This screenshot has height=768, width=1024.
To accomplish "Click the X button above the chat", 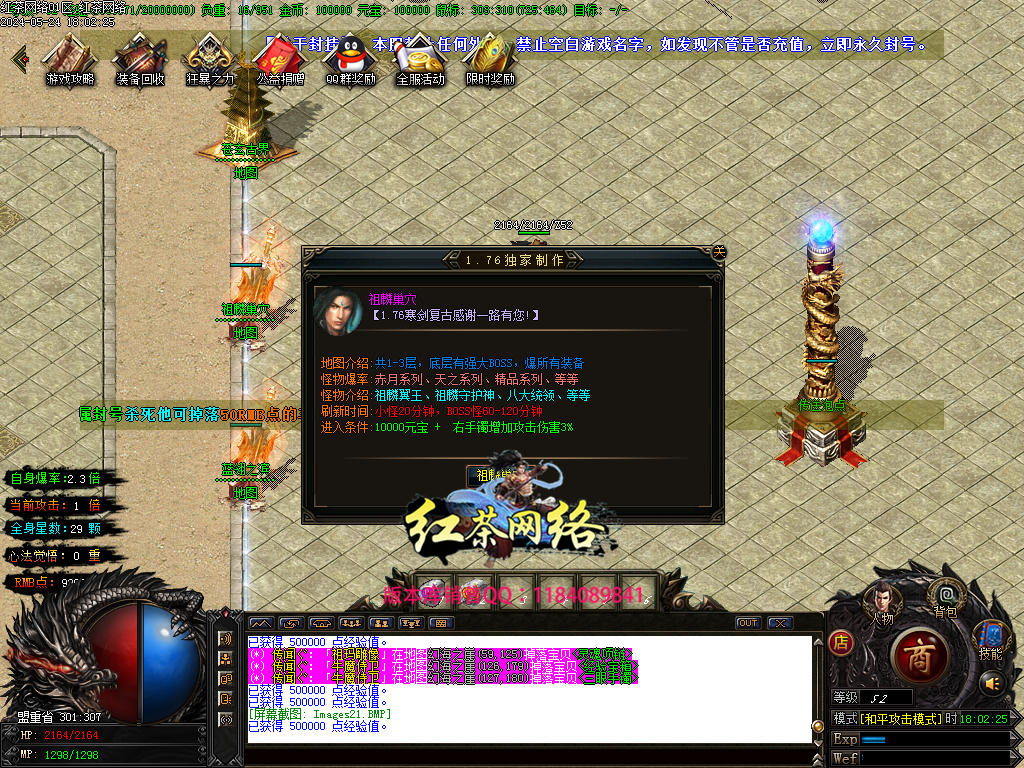I will coord(780,623).
